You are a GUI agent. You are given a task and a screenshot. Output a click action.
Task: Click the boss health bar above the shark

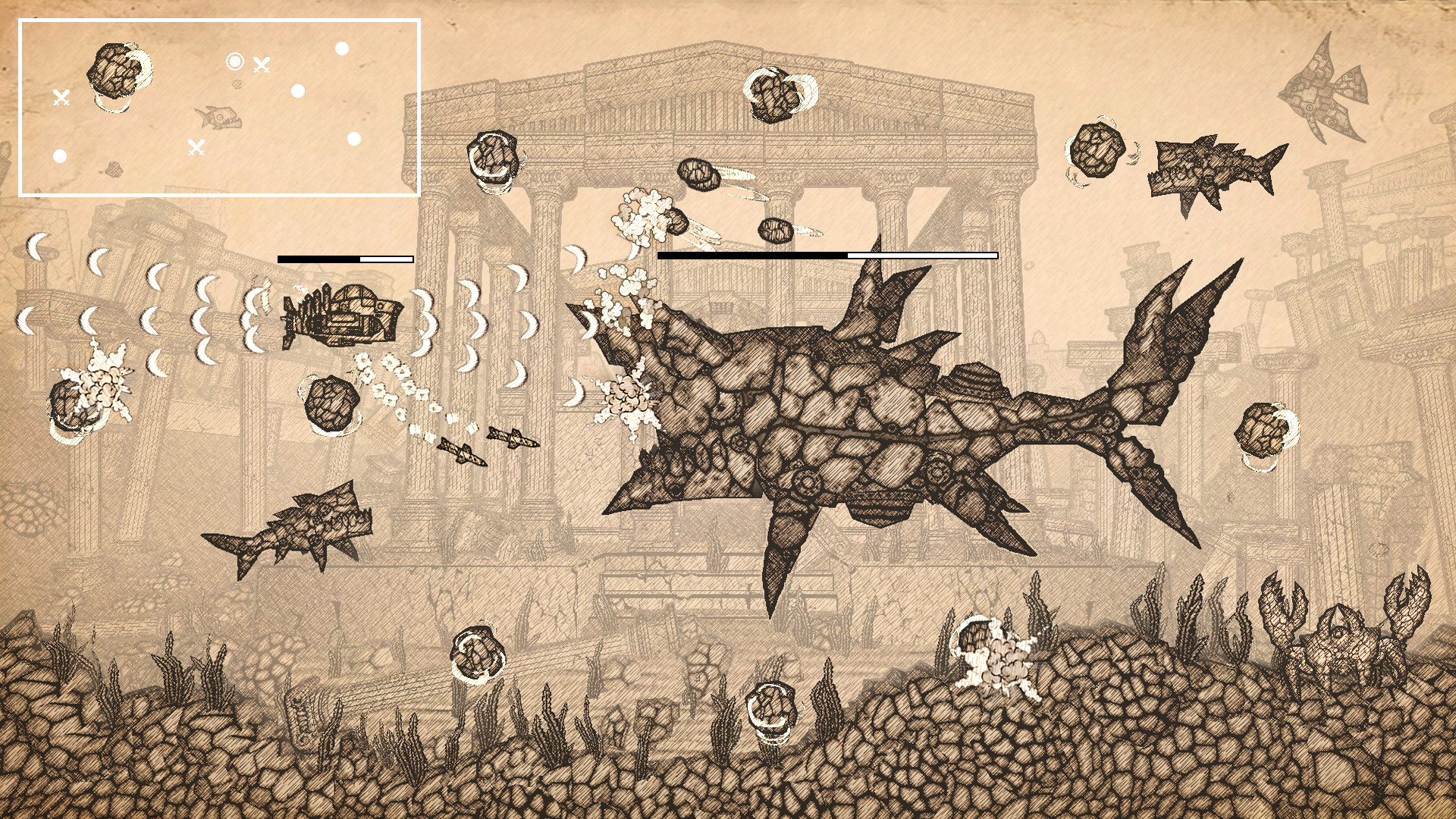point(828,256)
